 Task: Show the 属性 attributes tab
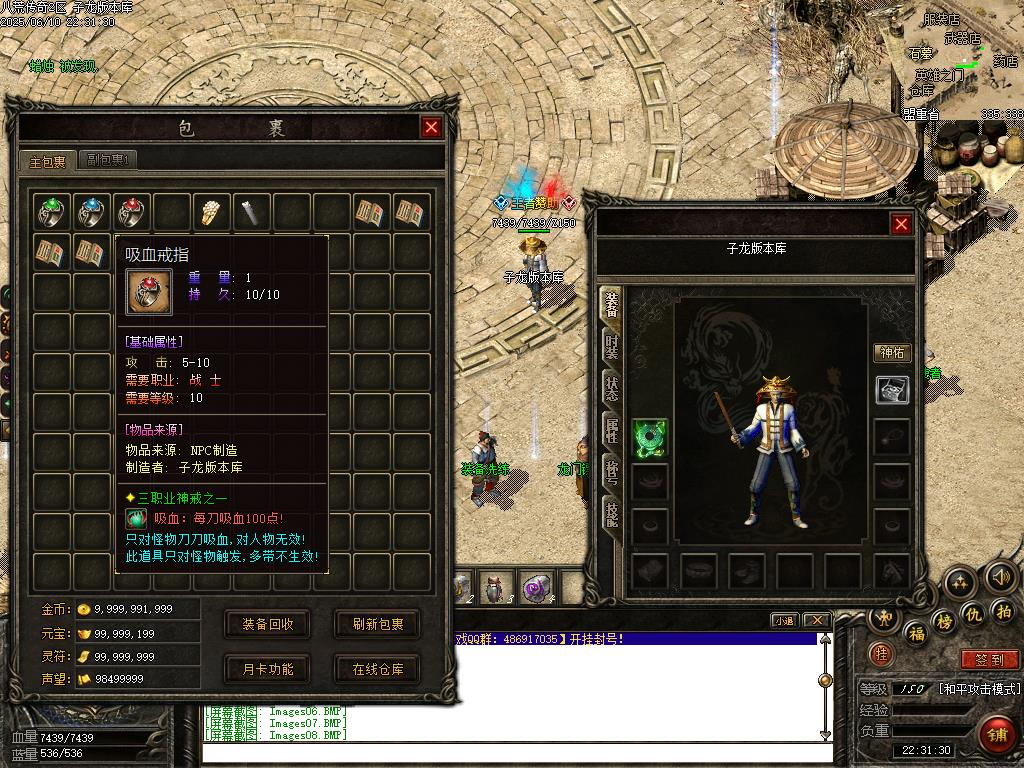click(x=610, y=431)
